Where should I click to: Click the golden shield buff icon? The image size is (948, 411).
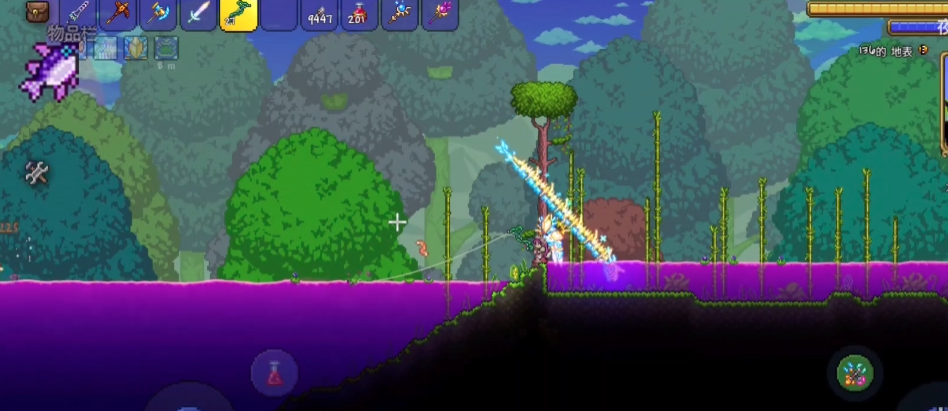[x=135, y=47]
